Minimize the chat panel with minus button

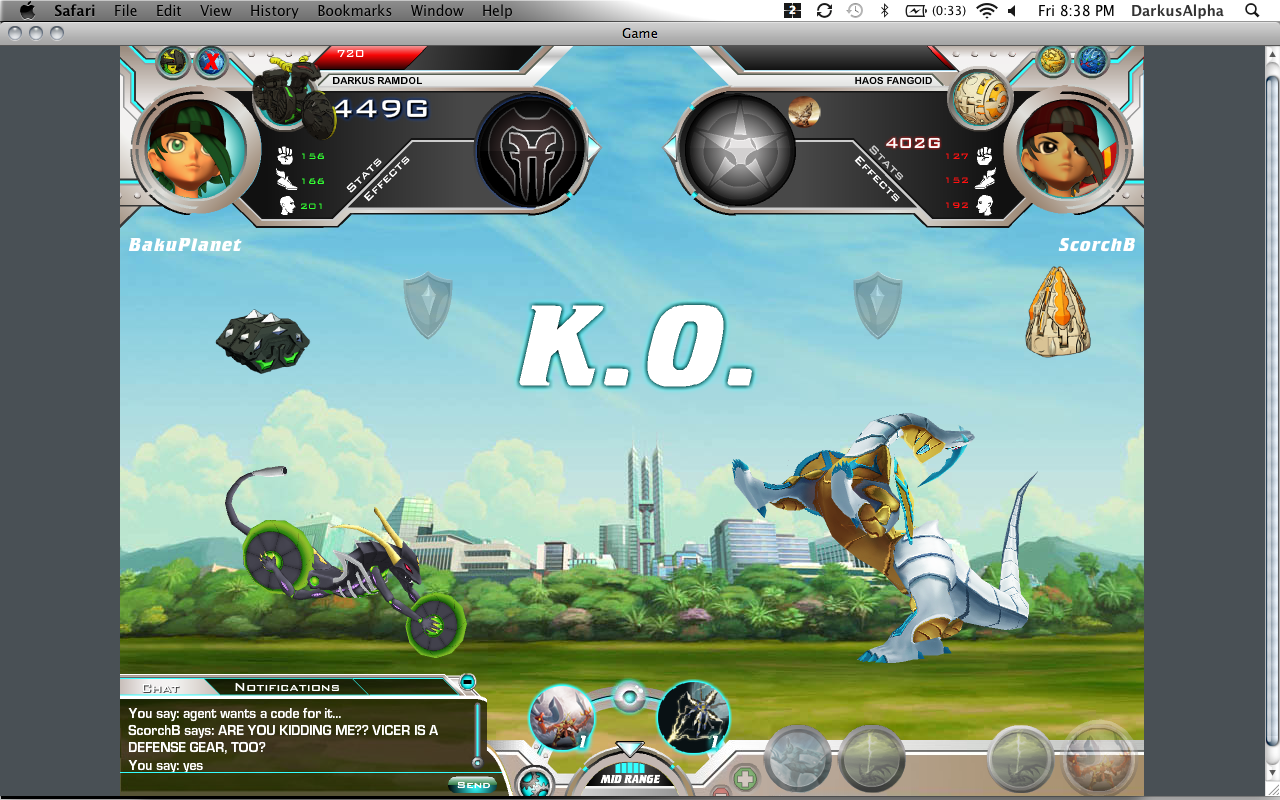pos(467,682)
